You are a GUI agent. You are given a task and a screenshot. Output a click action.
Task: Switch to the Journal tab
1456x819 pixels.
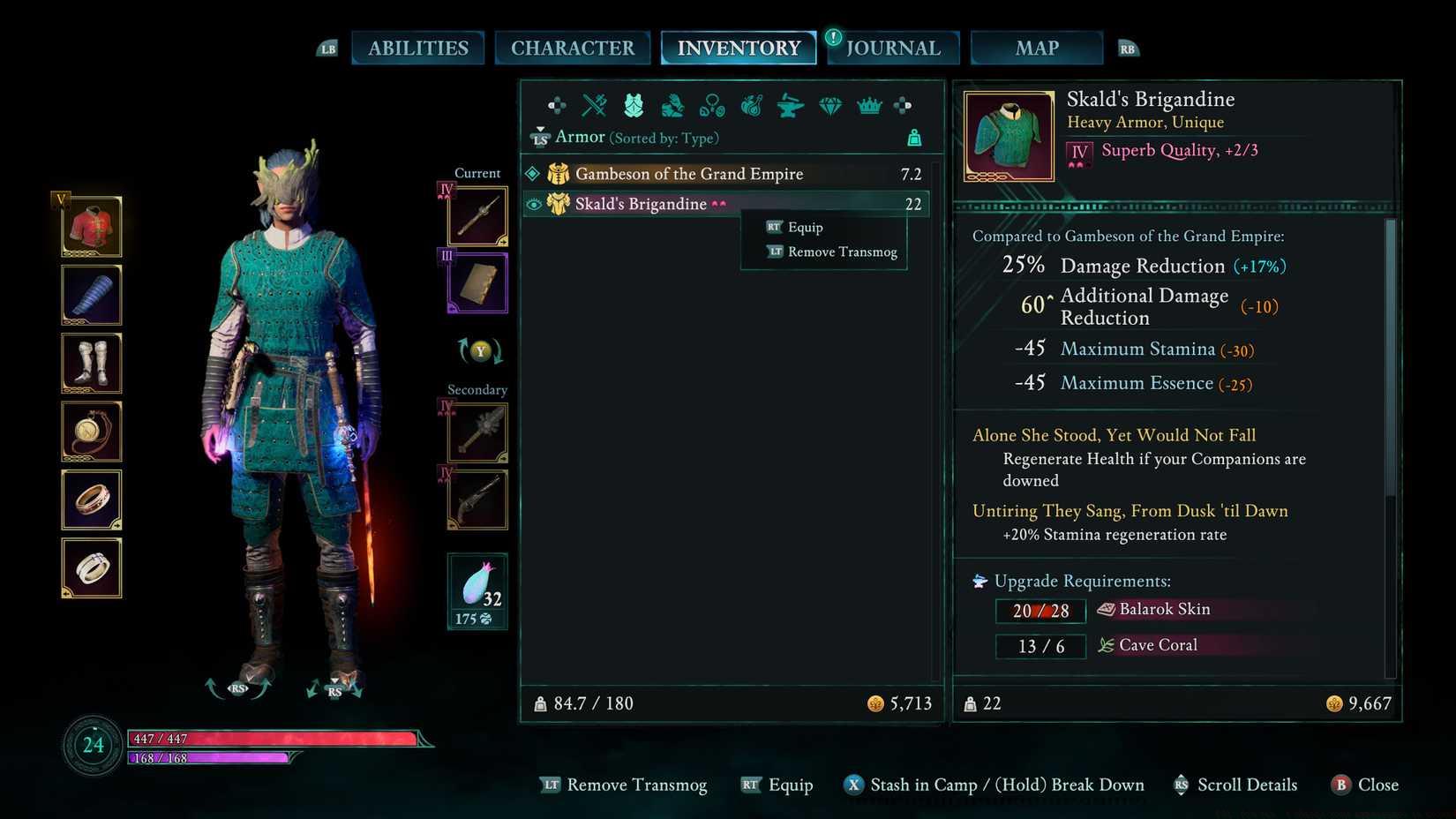click(893, 48)
